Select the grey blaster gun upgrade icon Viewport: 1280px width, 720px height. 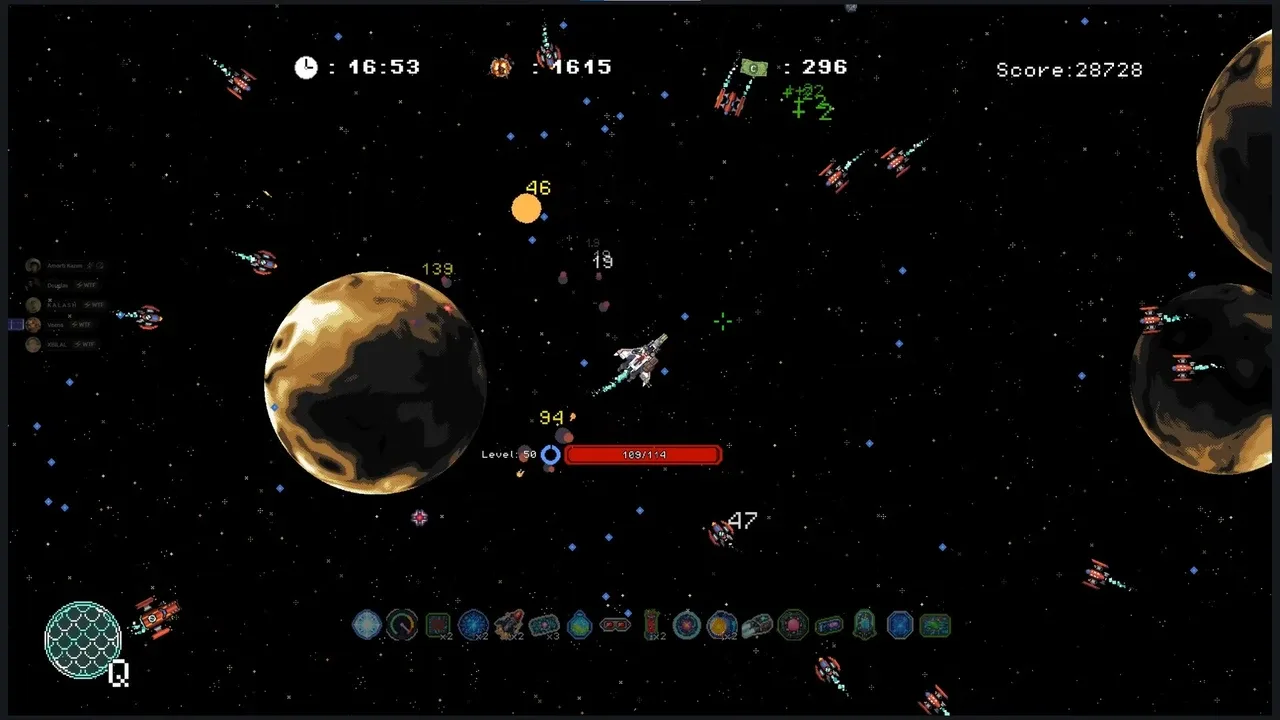tap(757, 626)
